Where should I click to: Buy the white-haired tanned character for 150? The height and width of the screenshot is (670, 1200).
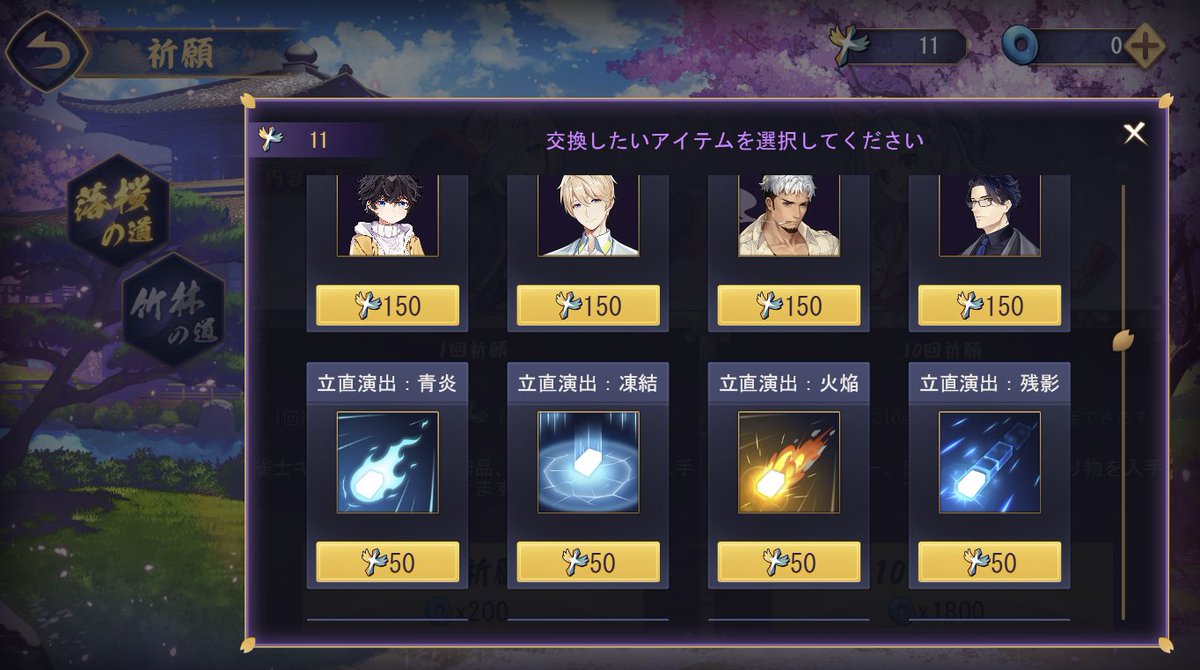789,305
